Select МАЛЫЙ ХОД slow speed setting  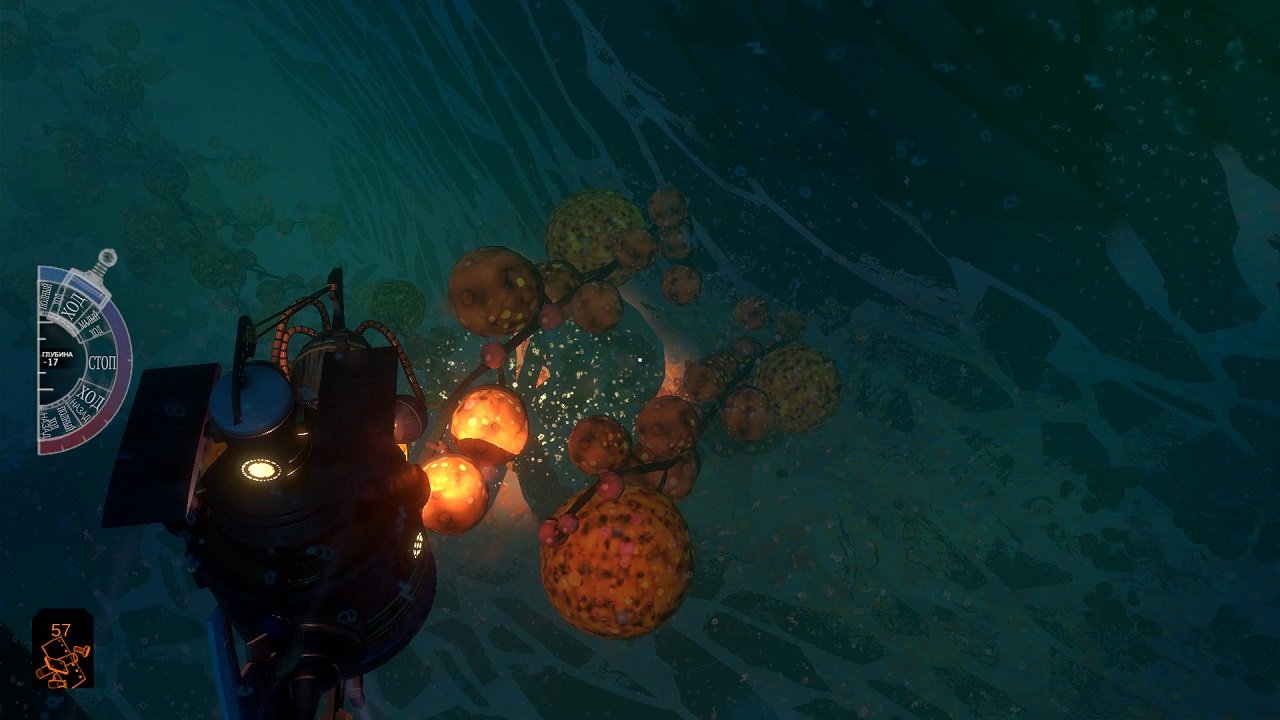90,324
